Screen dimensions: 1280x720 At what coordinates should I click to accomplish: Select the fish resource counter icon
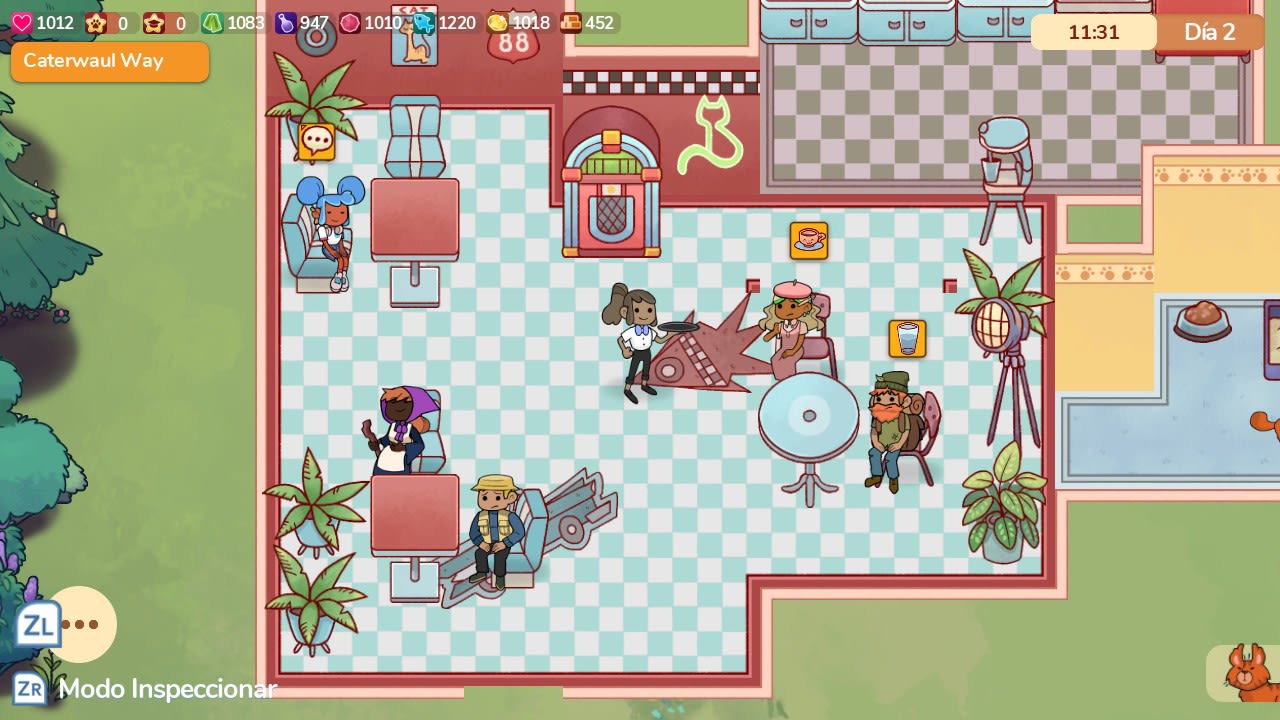click(424, 22)
